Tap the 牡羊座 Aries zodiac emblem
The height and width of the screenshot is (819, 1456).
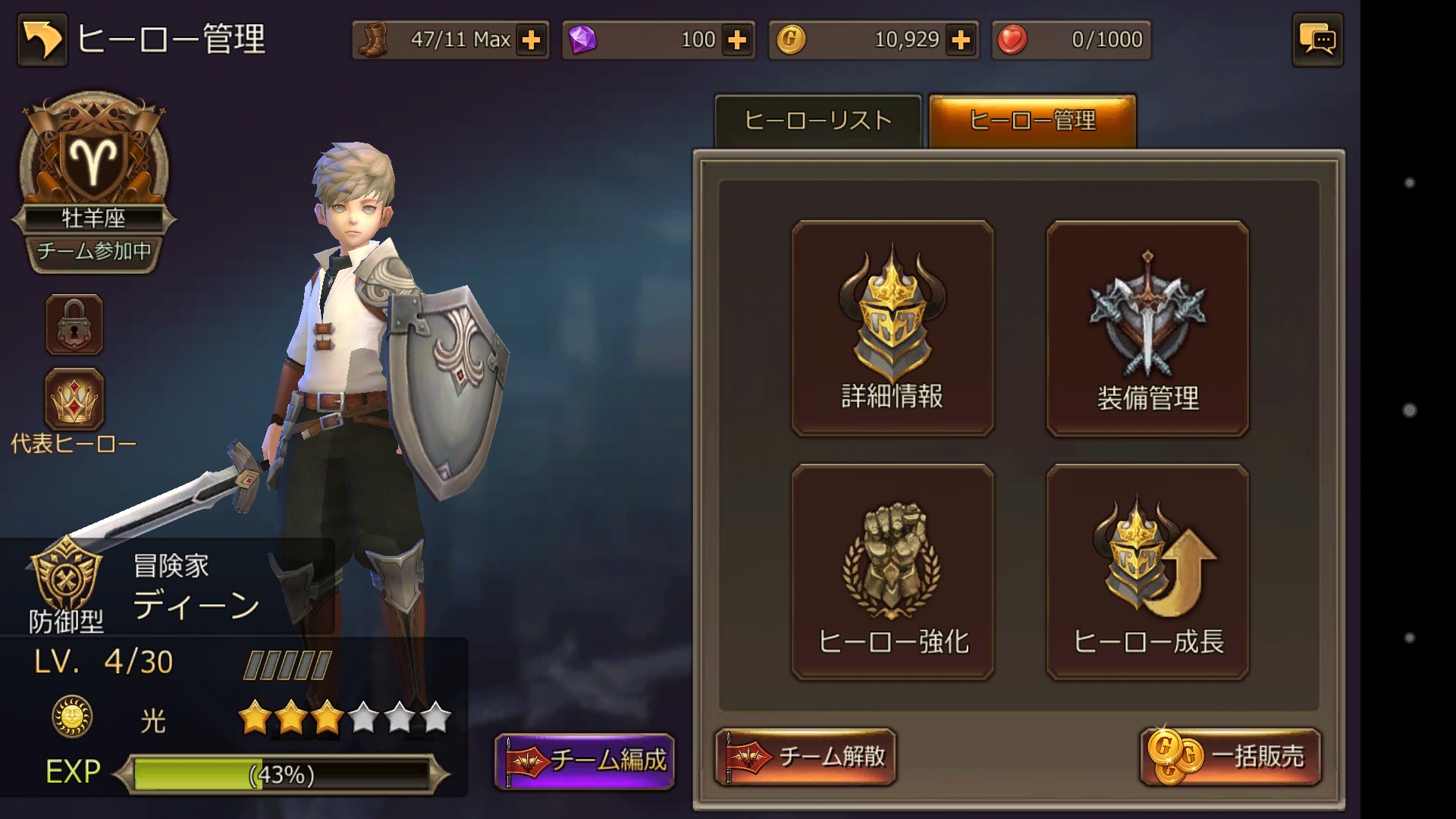[93, 161]
